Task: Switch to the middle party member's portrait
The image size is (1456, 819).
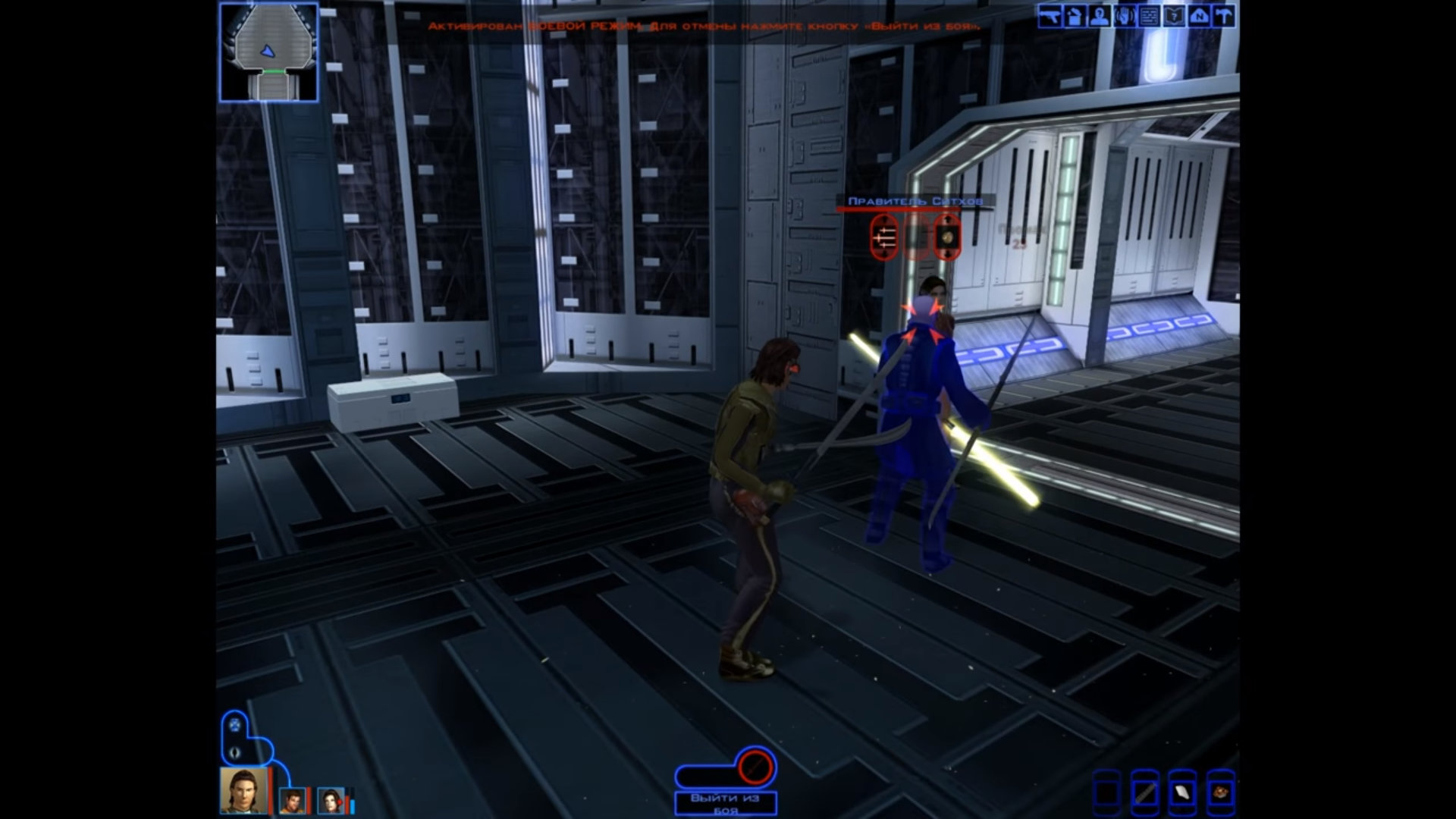Action: click(x=292, y=800)
